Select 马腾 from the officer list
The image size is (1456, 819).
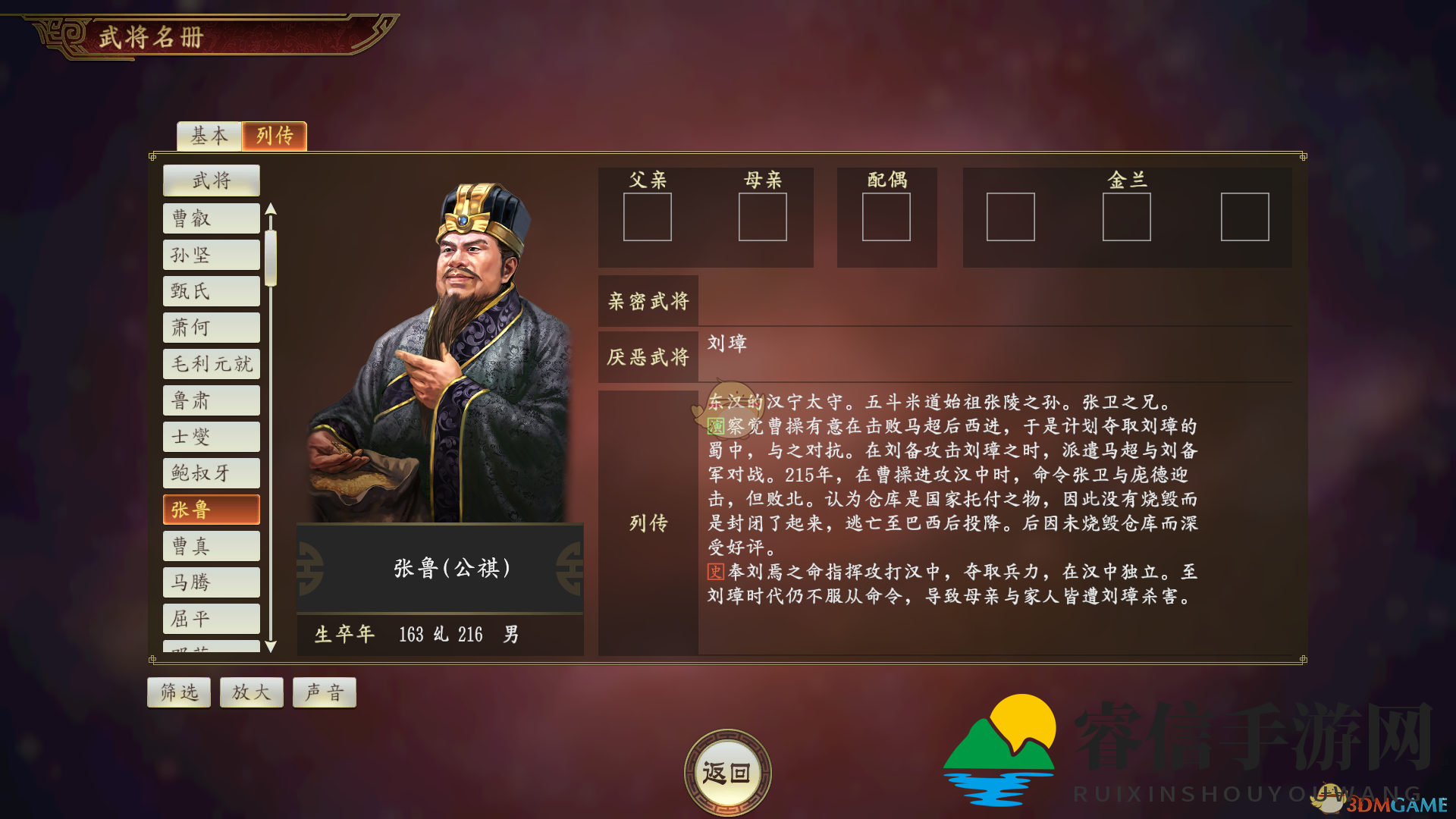[212, 582]
